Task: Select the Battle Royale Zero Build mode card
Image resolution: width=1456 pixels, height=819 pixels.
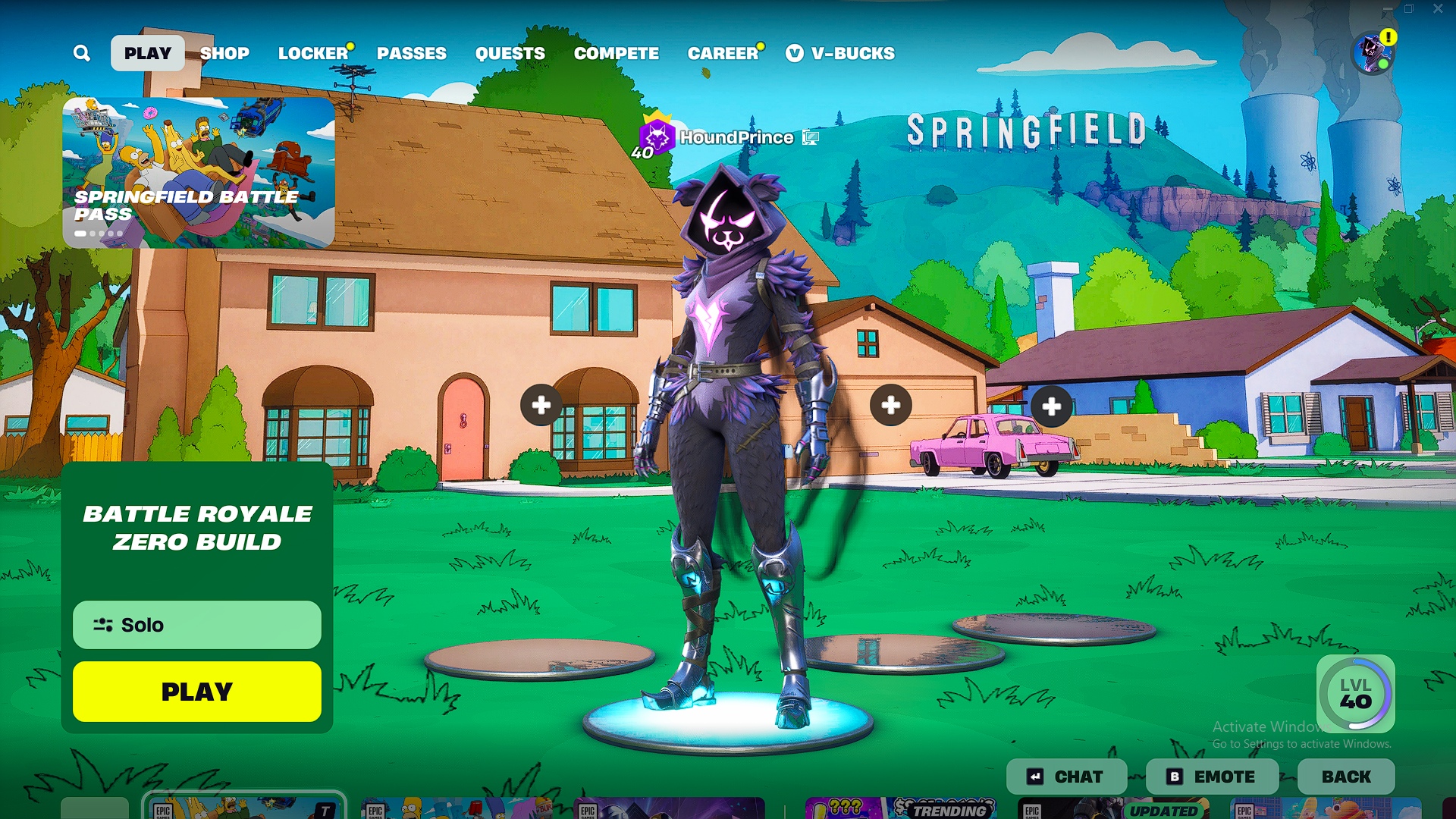Action: (x=197, y=528)
